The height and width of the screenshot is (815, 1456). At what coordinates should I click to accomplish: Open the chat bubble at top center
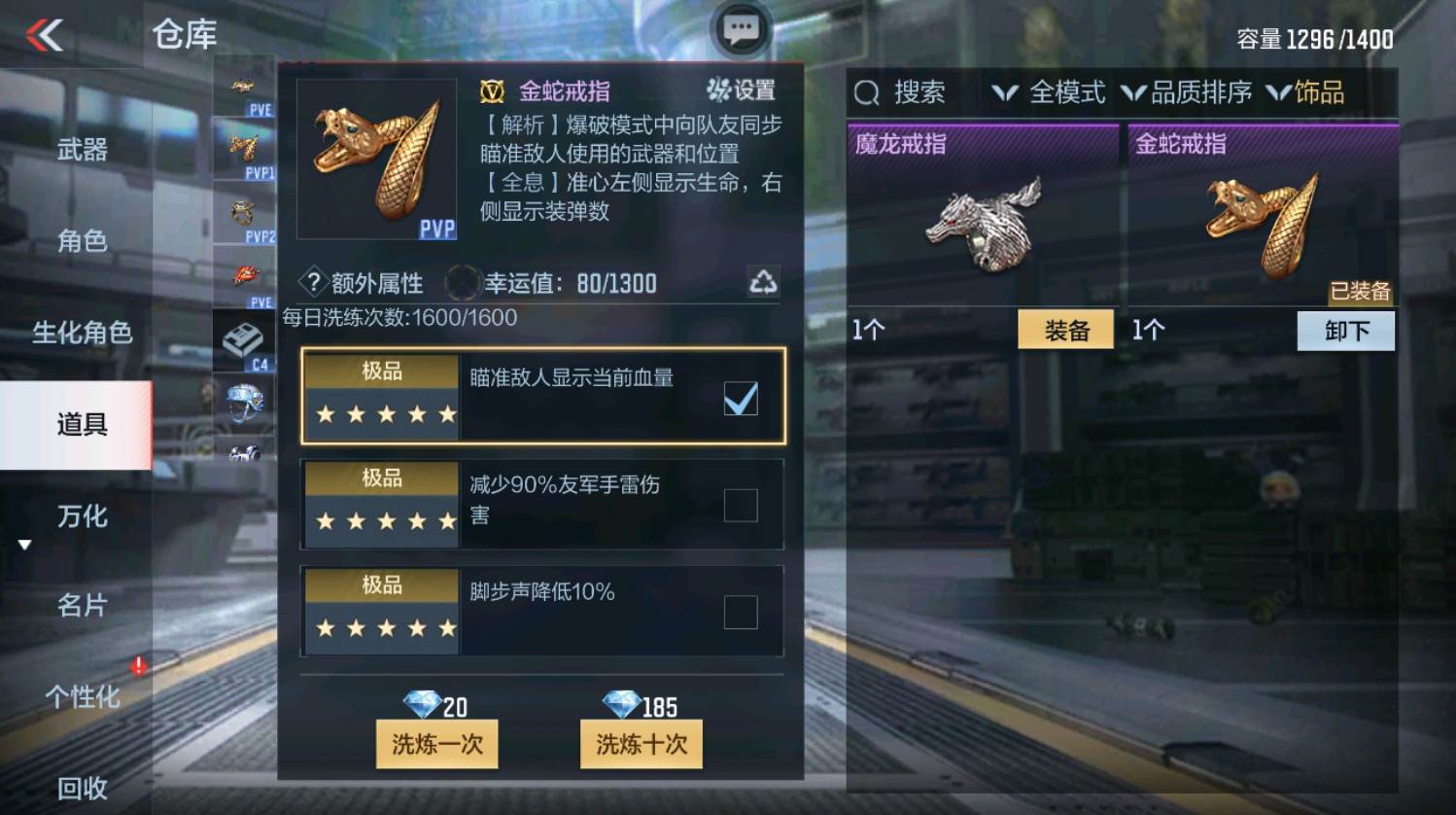point(742,29)
